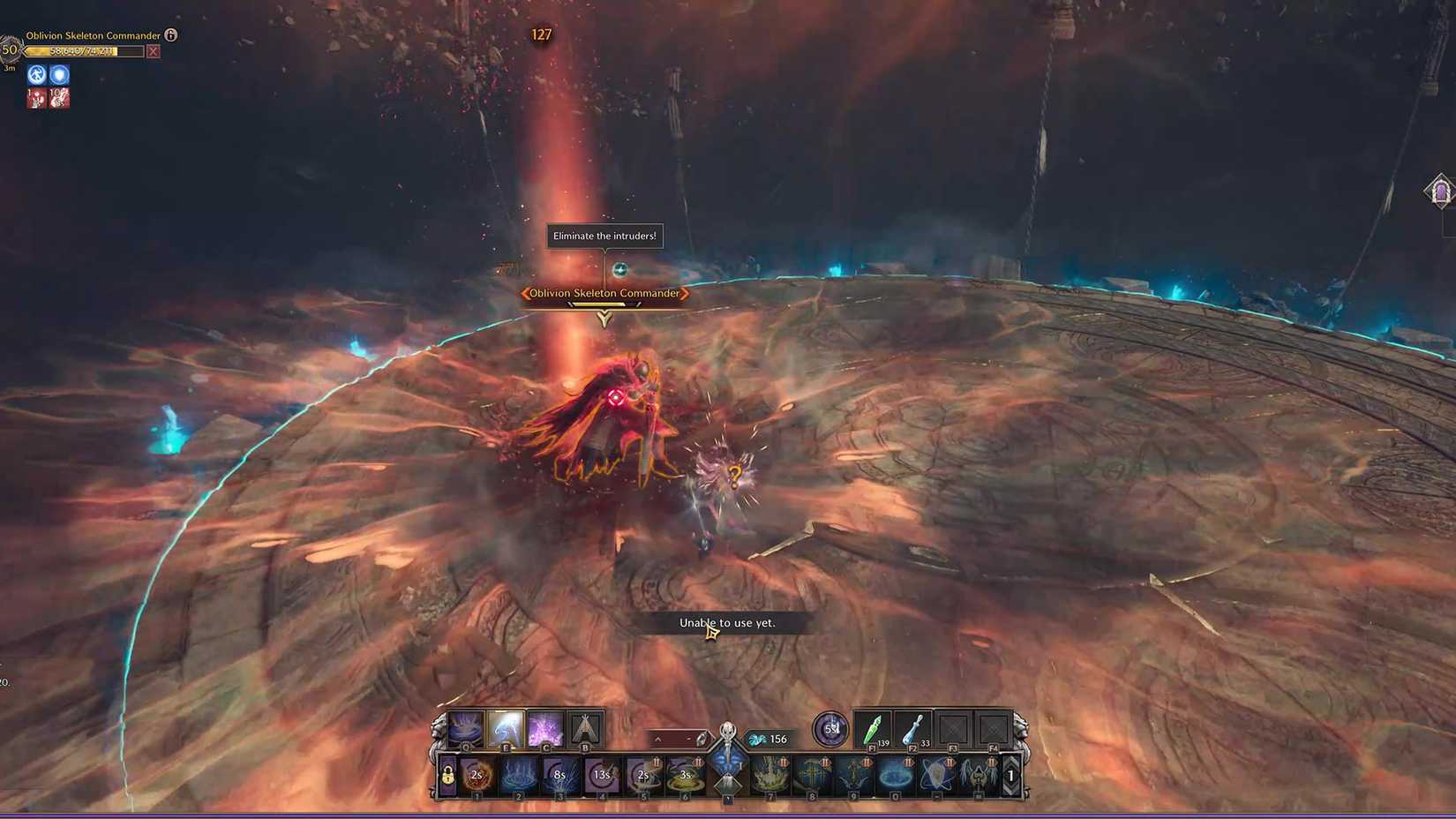Image resolution: width=1456 pixels, height=819 pixels.
Task: Toggle the padlock to lock the hotbar
Action: (447, 775)
